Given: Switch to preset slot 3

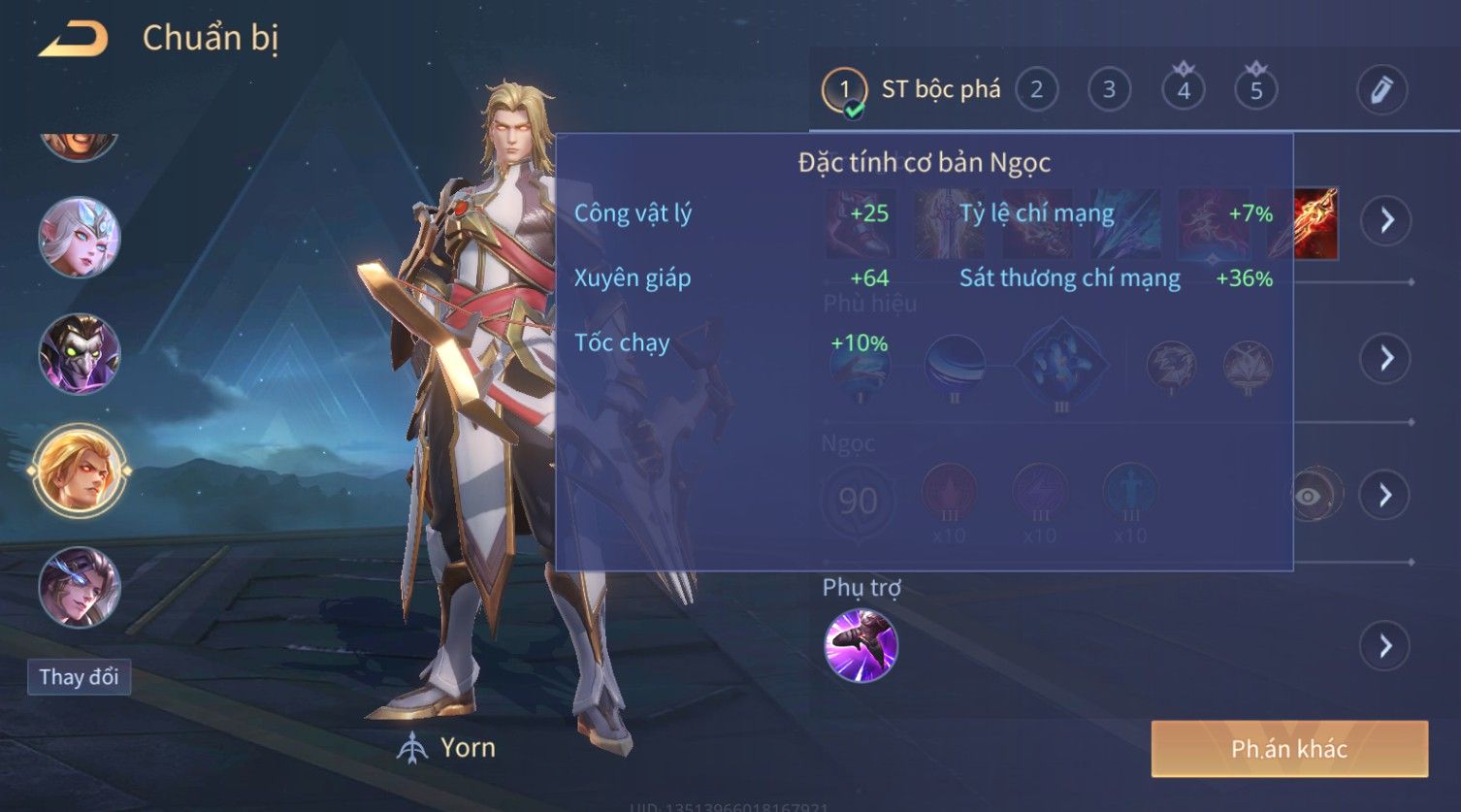Looking at the screenshot, I should 1109,90.
